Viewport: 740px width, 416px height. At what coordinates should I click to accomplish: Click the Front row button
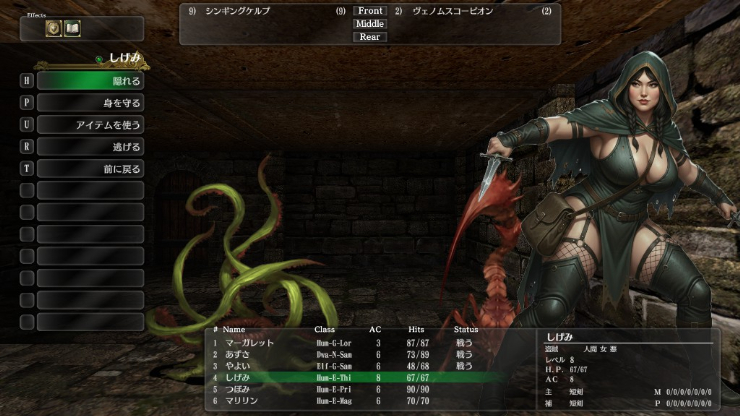(370, 11)
